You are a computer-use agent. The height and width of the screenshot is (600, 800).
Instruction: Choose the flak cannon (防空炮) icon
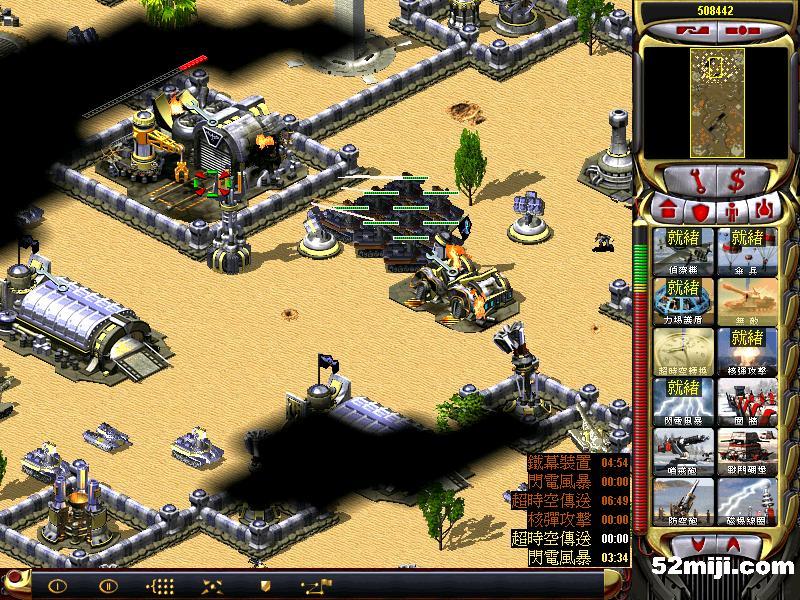pos(685,501)
